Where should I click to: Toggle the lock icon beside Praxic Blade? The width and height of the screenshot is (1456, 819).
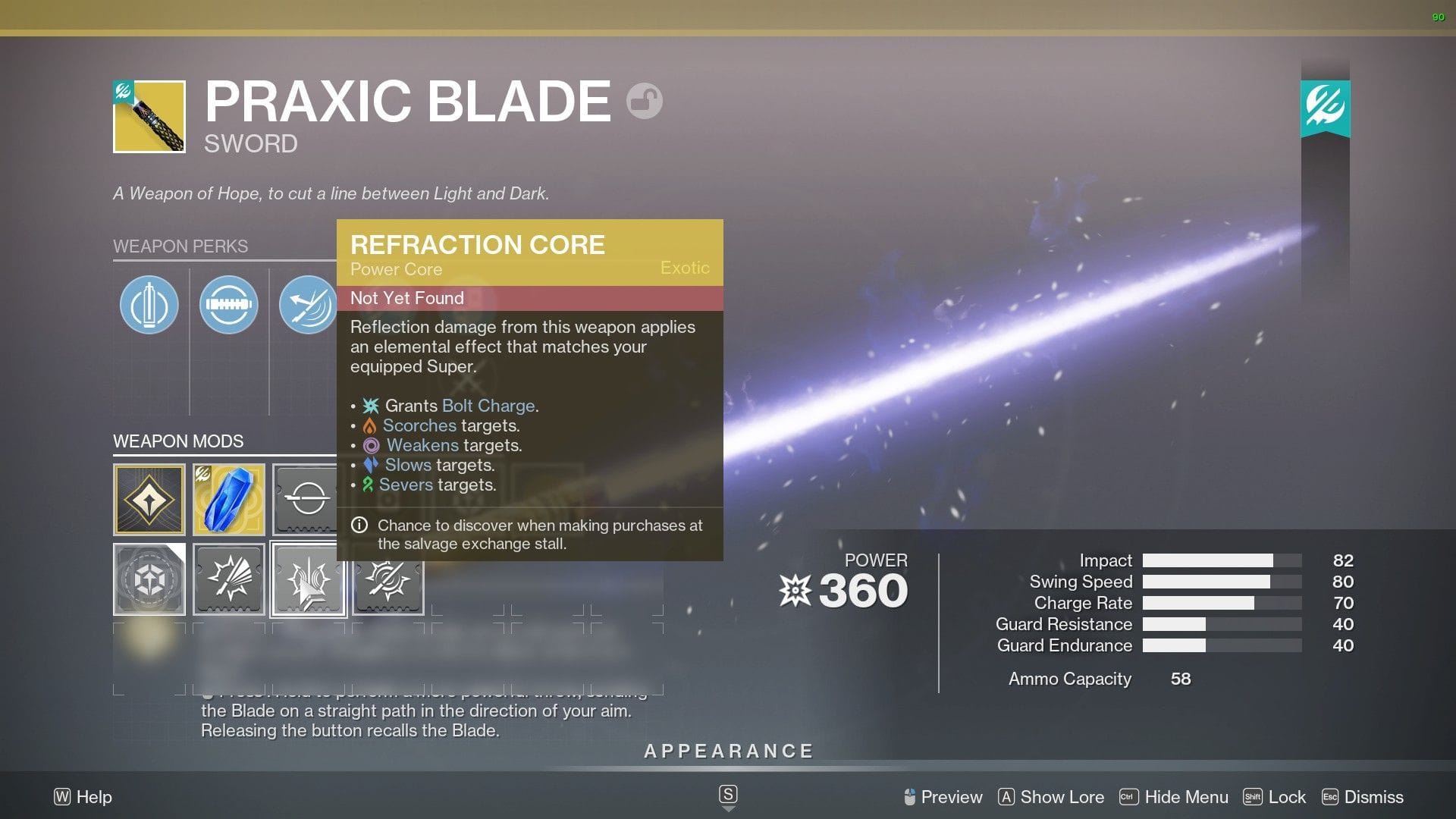pos(644,99)
